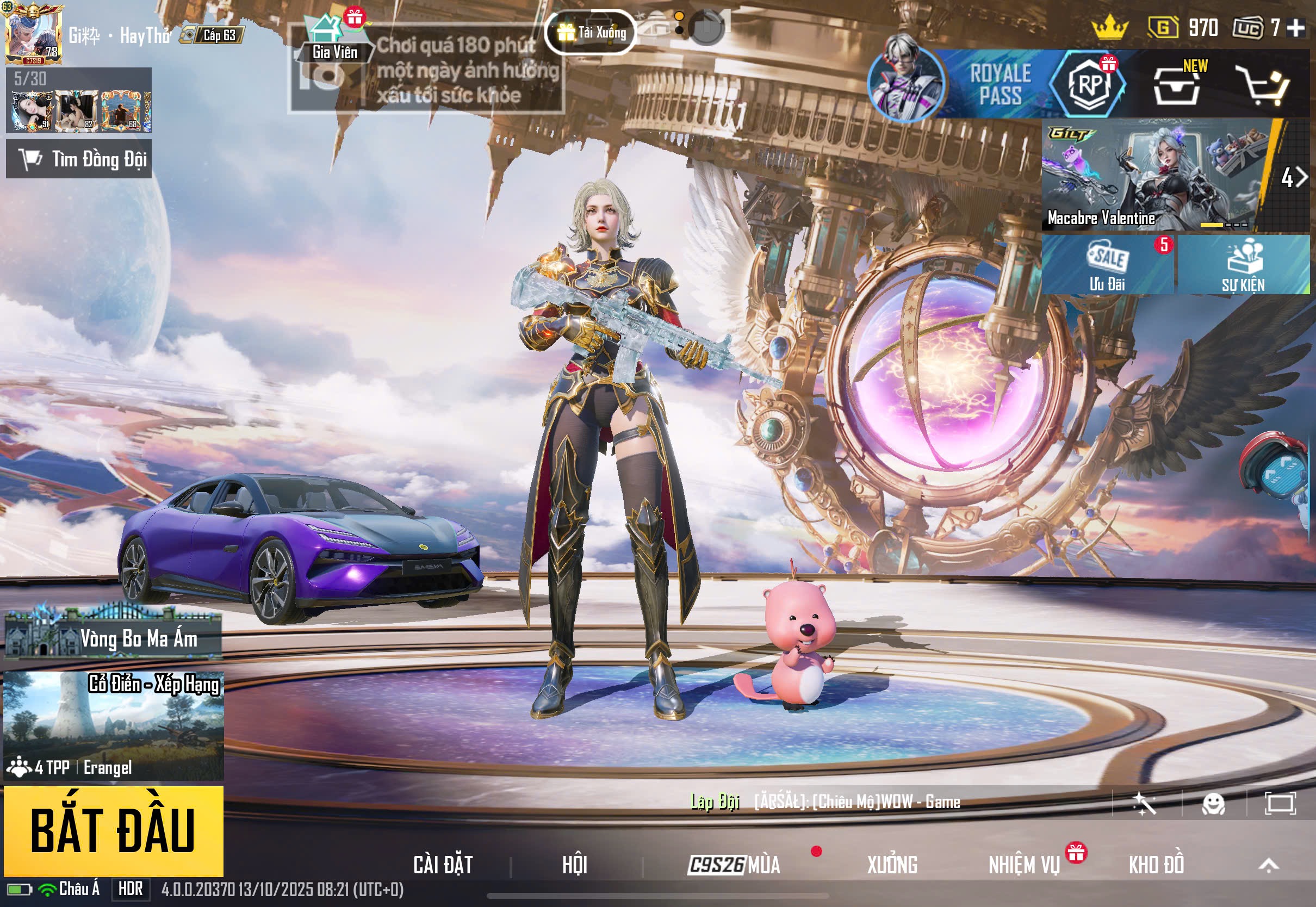
Task: Click Tìm Đồng Đội to find teammates
Action: [x=79, y=159]
